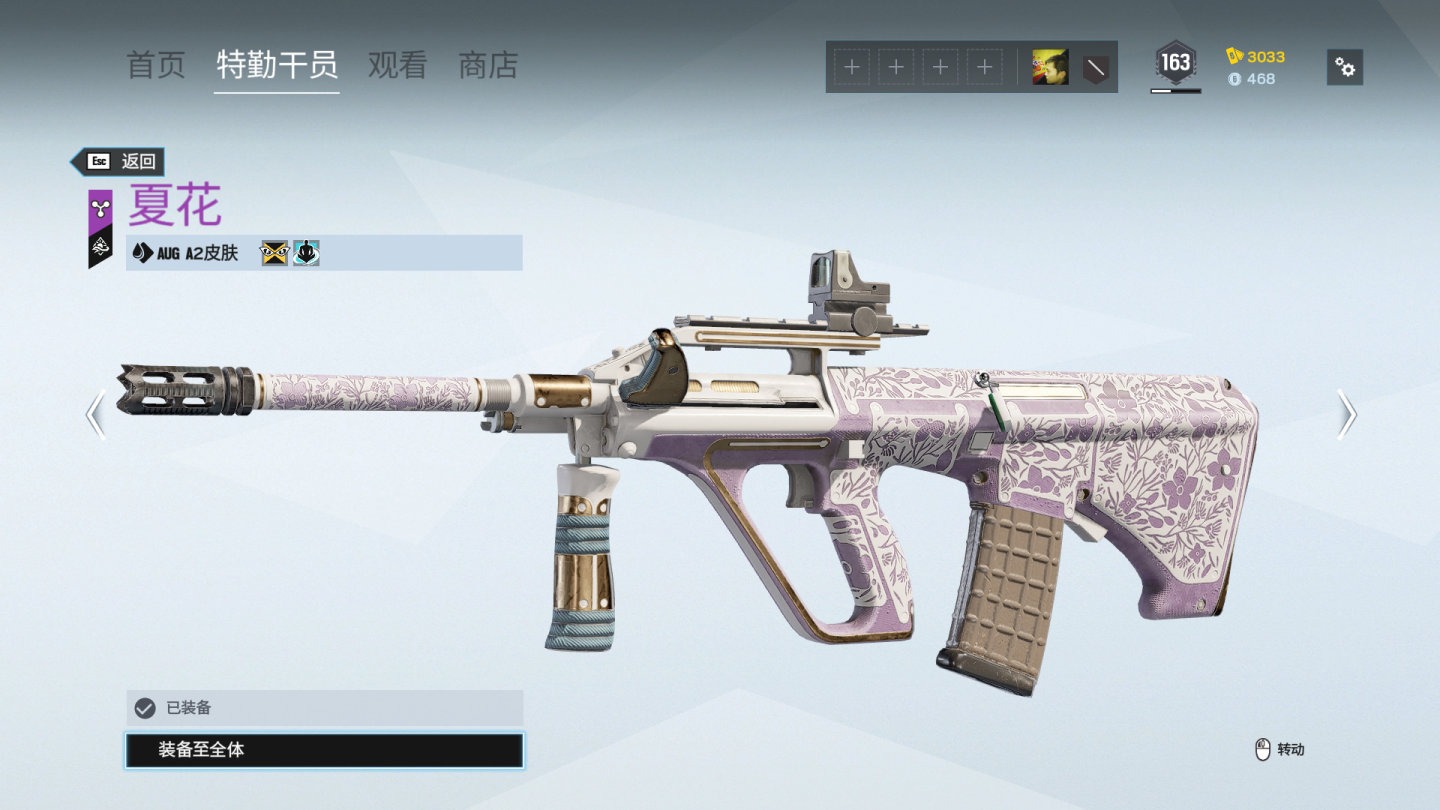Show the previous weapon skin arrow
This screenshot has width=1440, height=810.
click(96, 415)
